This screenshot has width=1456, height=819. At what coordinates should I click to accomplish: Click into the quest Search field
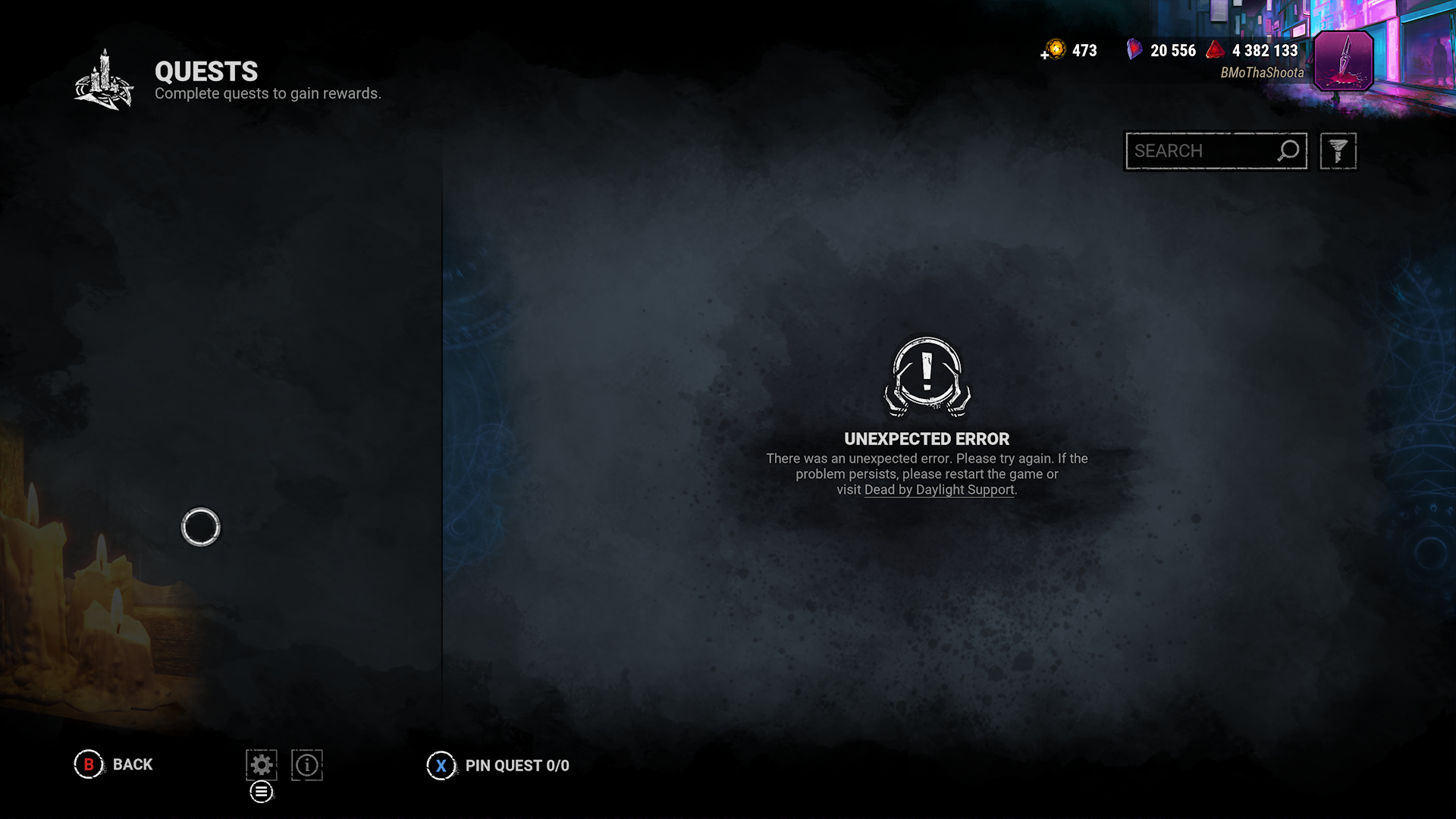1202,151
